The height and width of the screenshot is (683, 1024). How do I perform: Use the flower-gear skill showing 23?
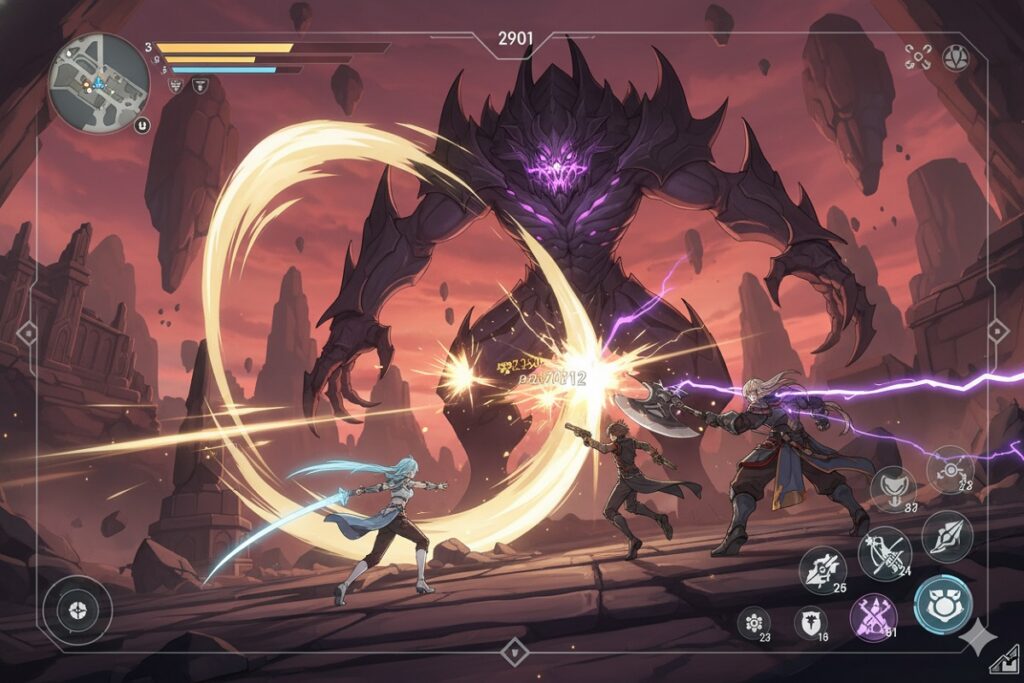753,622
